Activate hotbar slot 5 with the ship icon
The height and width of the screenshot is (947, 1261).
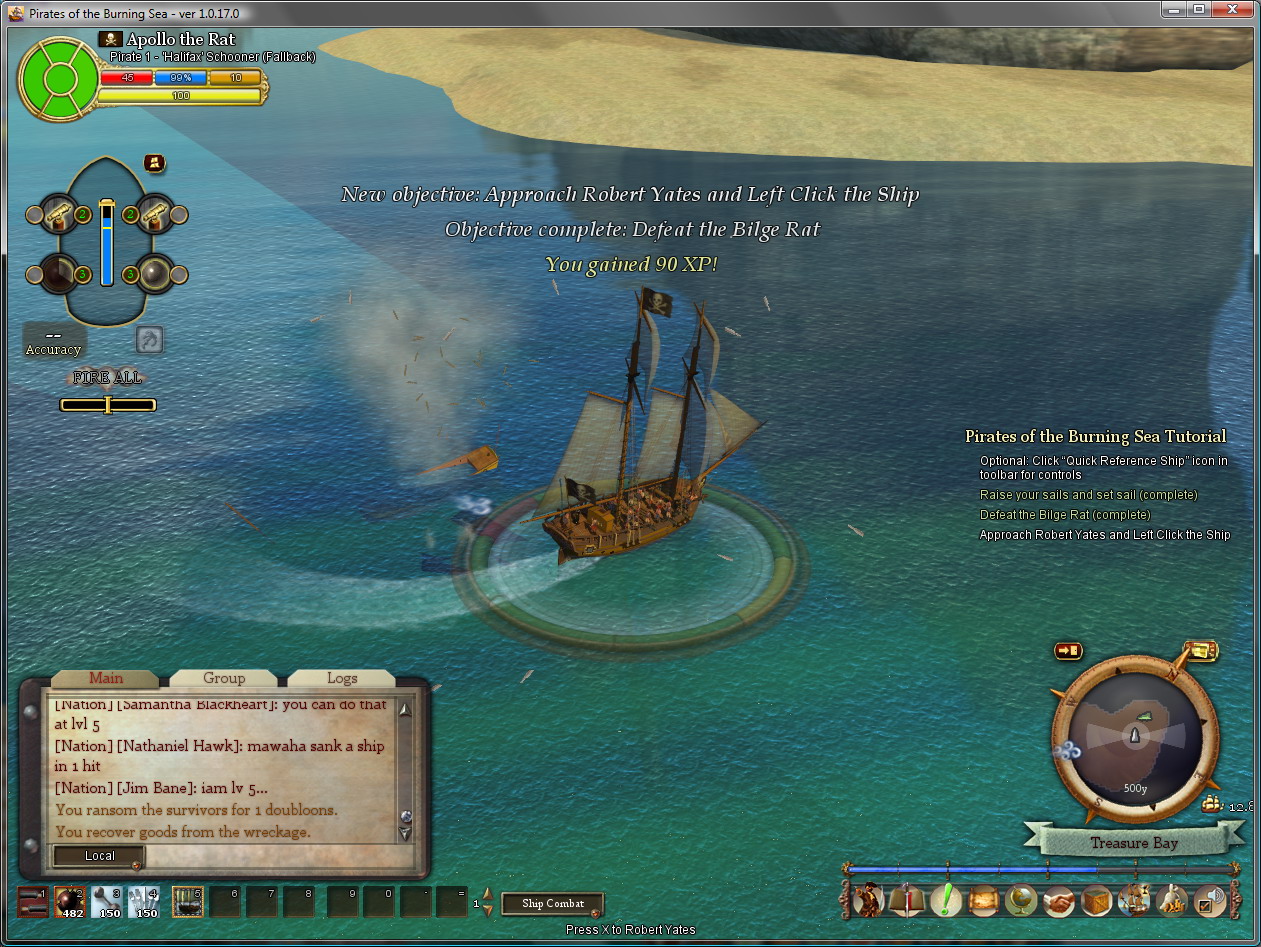click(187, 901)
